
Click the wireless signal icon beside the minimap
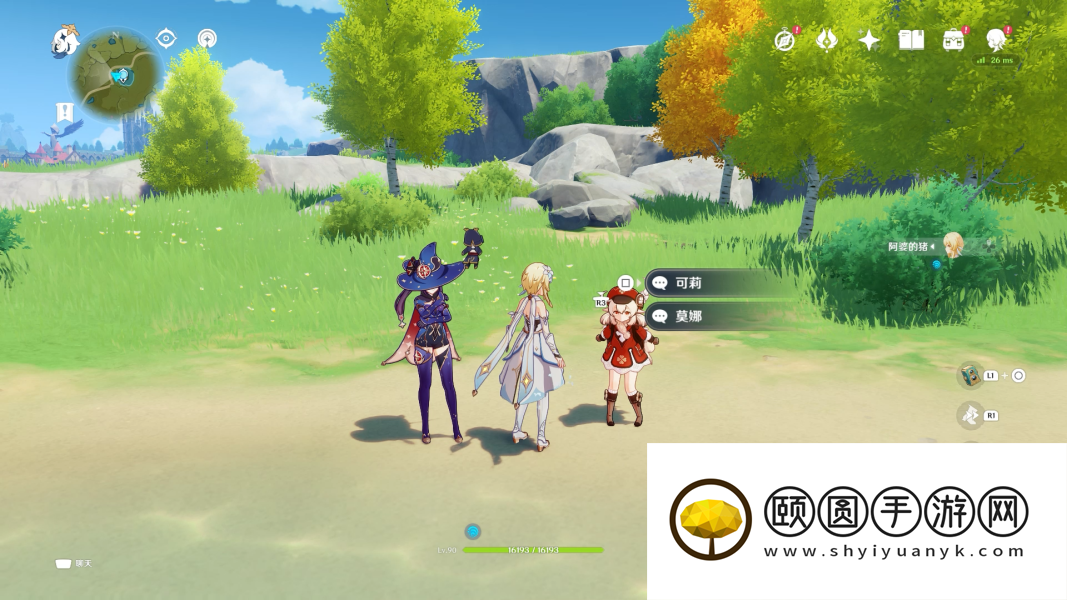207,39
